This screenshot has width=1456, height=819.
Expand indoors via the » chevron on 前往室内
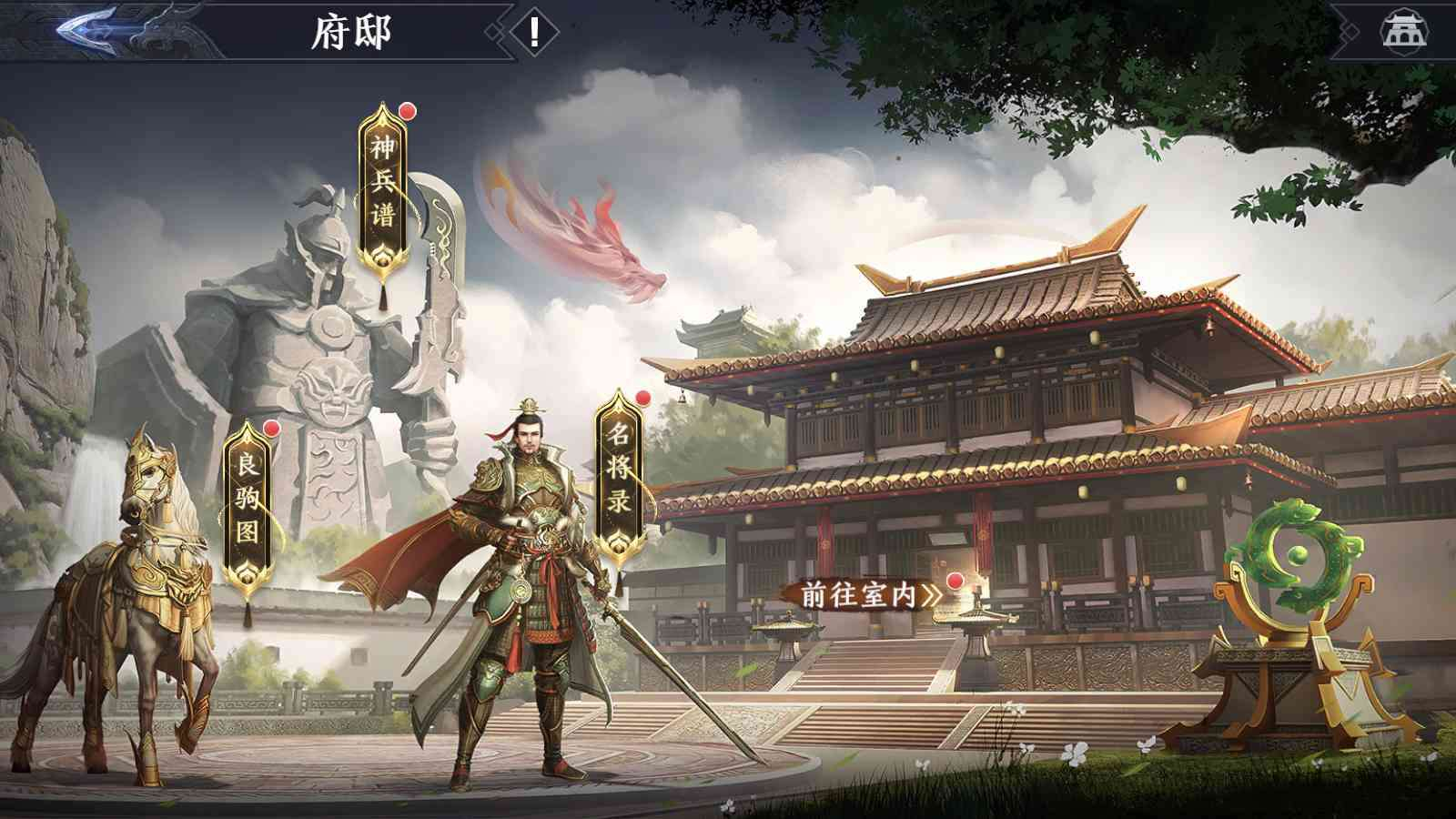(931, 594)
